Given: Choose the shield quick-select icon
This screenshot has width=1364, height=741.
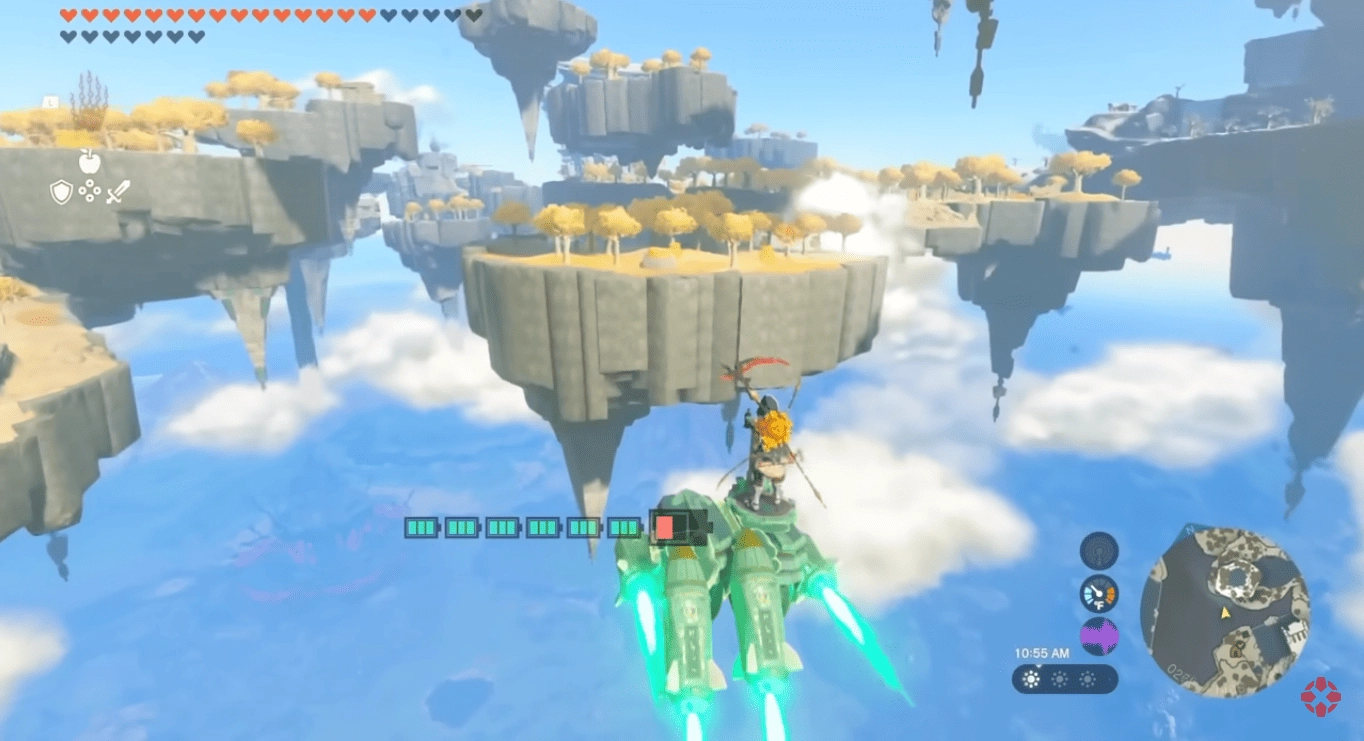Looking at the screenshot, I should pyautogui.click(x=62, y=191).
